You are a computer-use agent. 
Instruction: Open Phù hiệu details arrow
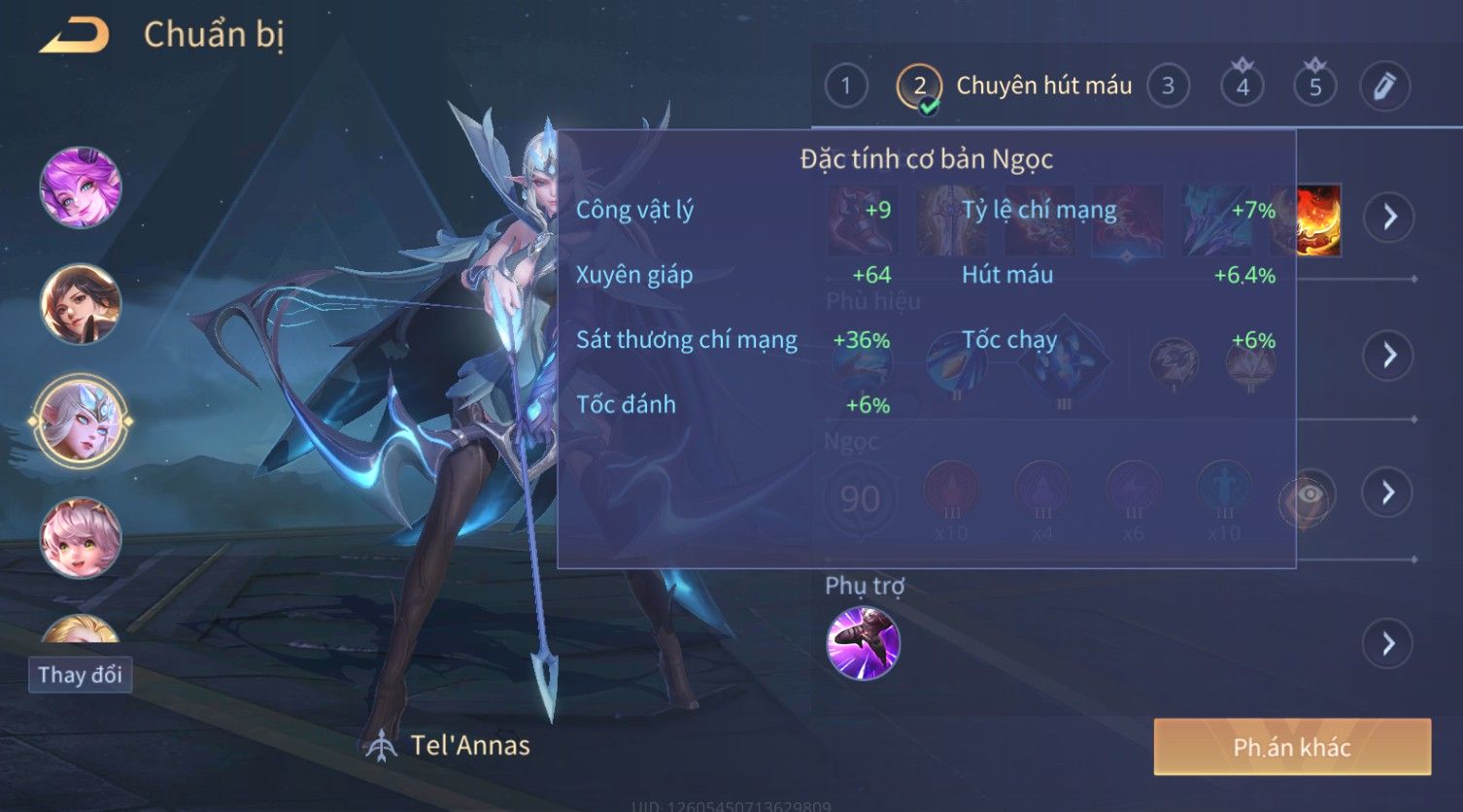[x=1389, y=355]
